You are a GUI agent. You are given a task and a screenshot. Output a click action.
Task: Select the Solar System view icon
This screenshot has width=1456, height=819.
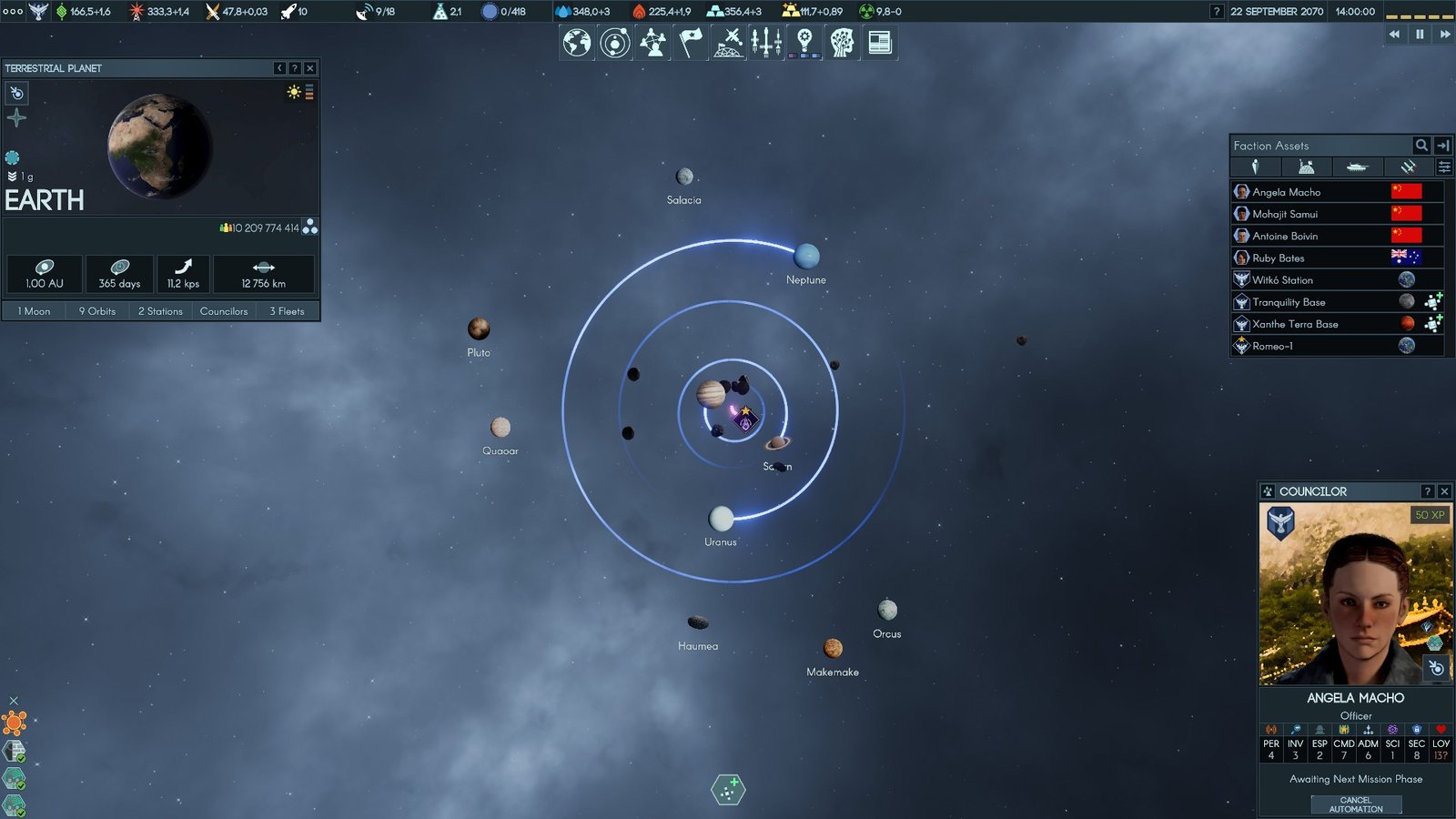[x=614, y=41]
